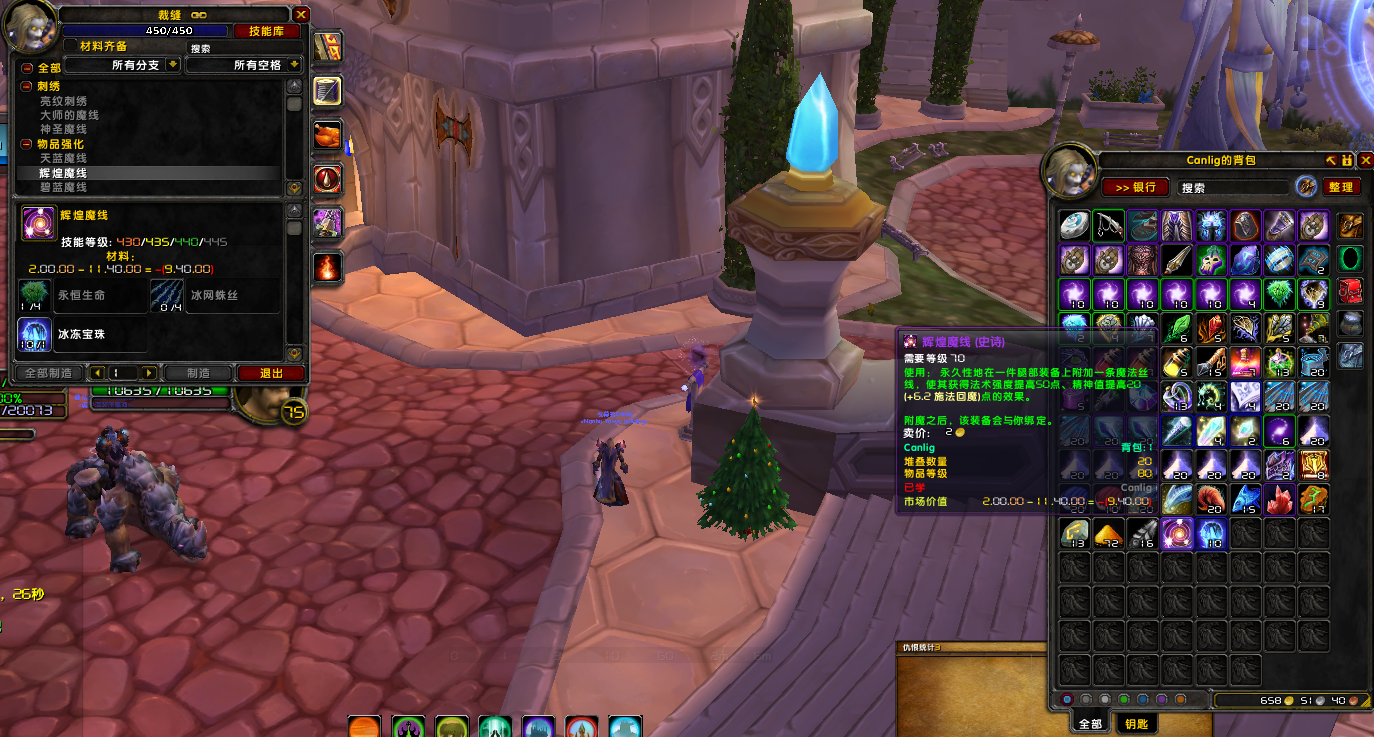Open the 技能库 skill library

coord(267,32)
